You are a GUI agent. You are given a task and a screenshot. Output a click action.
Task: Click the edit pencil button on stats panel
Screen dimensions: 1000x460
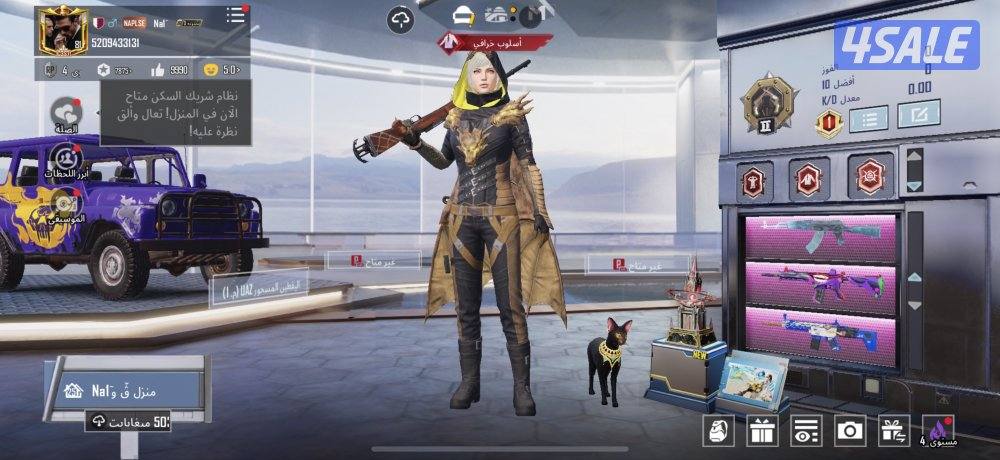tap(917, 114)
